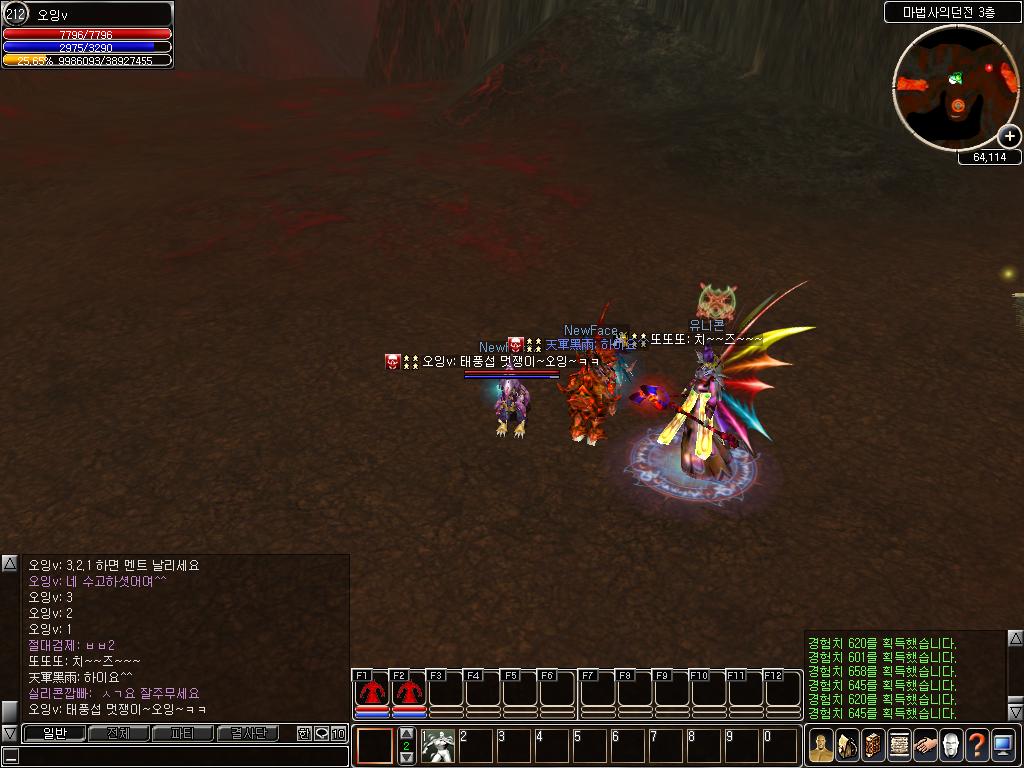This screenshot has height=768, width=1024.
Task: Open the inventory bag icon
Action: tap(847, 745)
